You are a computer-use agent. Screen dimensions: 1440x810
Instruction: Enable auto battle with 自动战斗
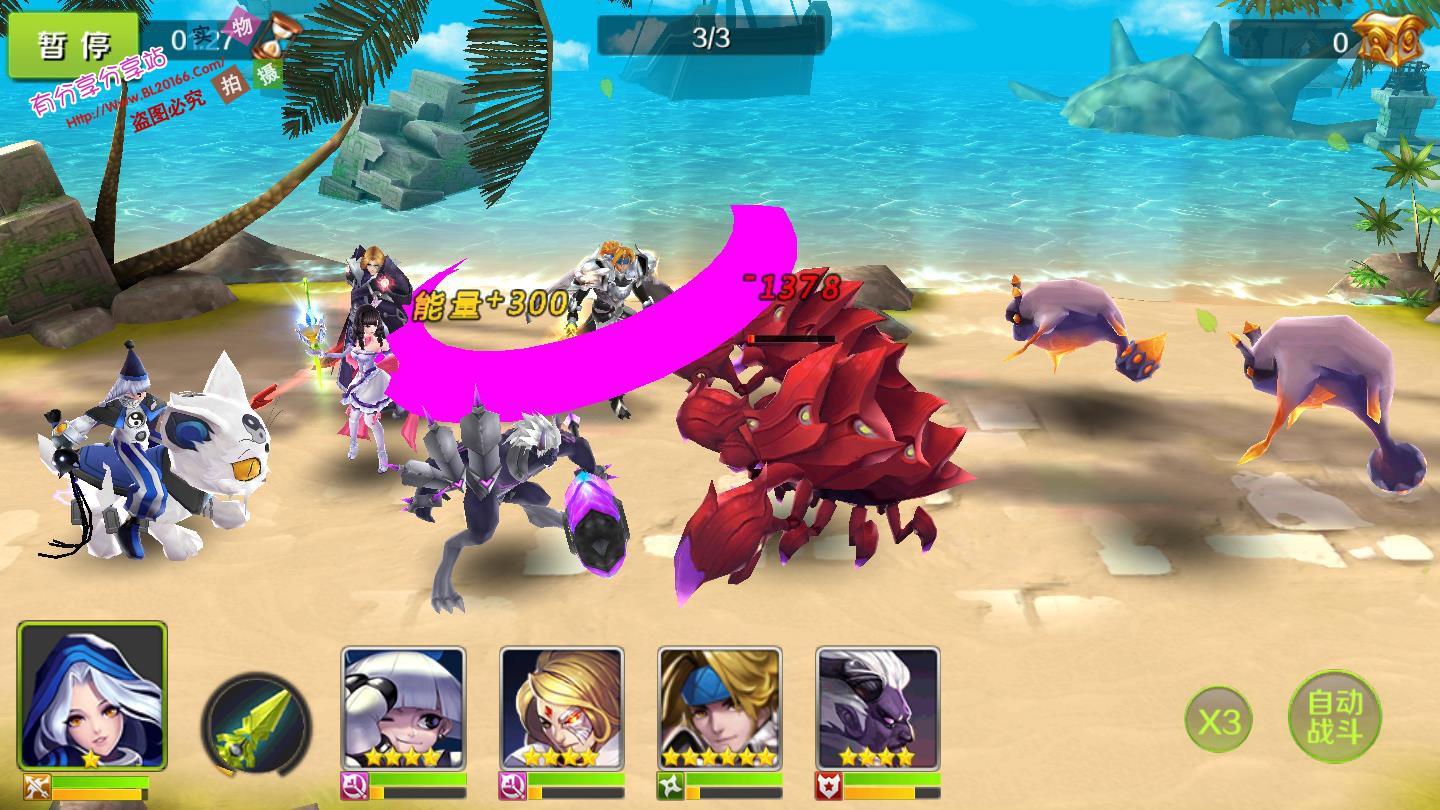coord(1334,716)
